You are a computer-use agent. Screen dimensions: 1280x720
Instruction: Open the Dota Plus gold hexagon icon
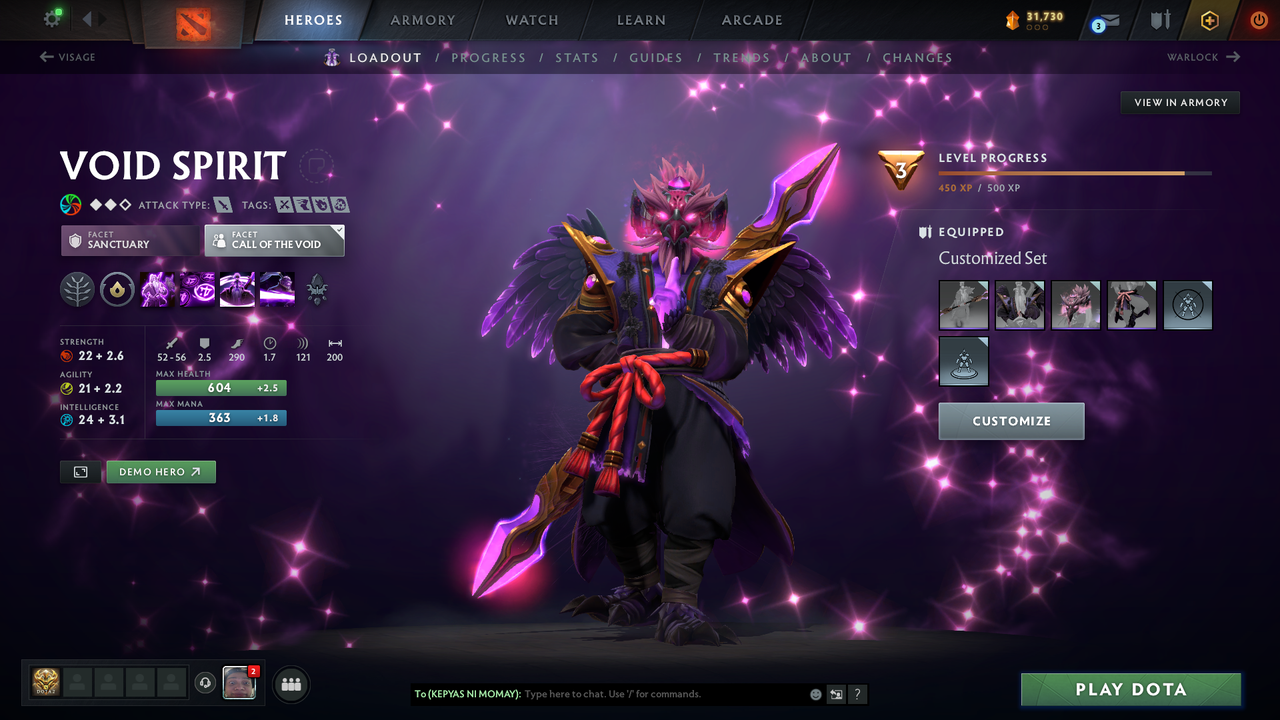point(1209,19)
